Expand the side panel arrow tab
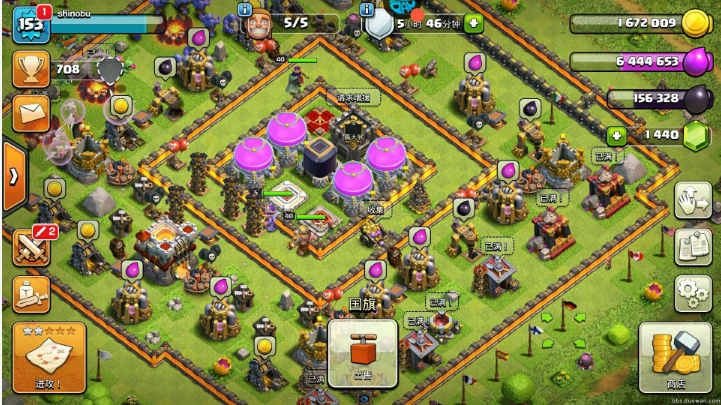Screen dimensions: 721x405 (x=13, y=176)
